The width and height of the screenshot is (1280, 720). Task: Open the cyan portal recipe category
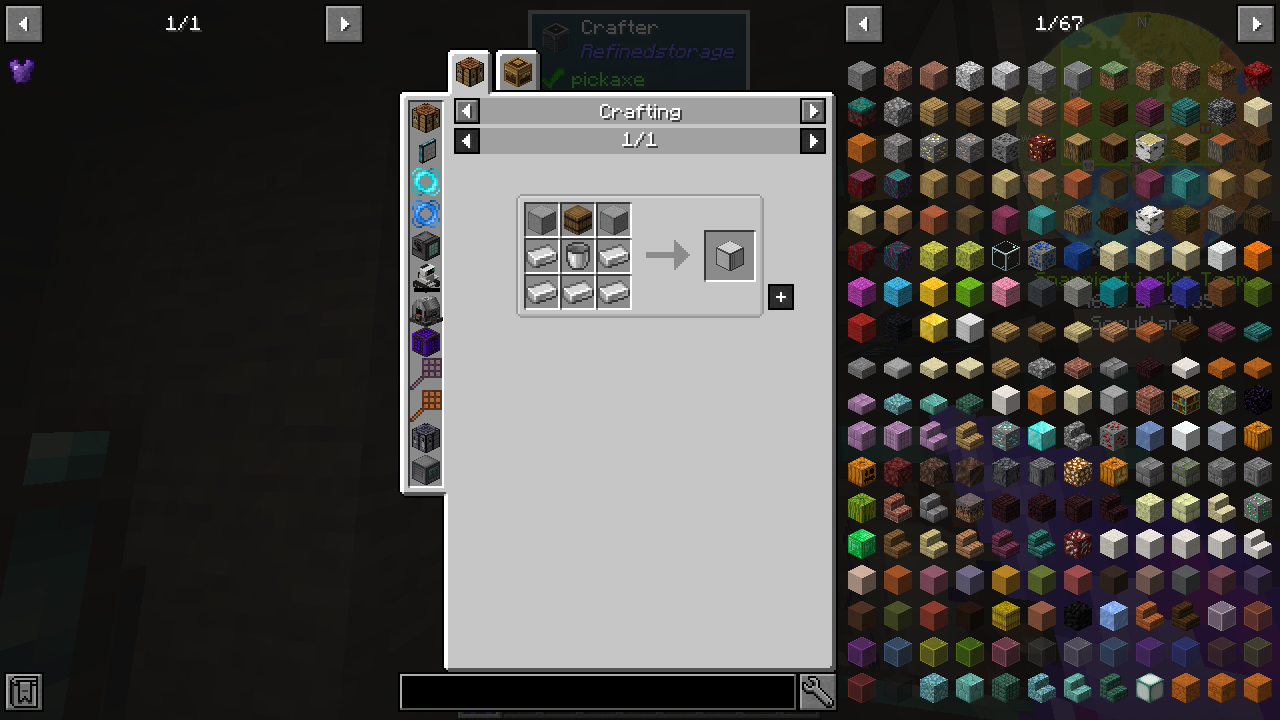pyautogui.click(x=424, y=181)
